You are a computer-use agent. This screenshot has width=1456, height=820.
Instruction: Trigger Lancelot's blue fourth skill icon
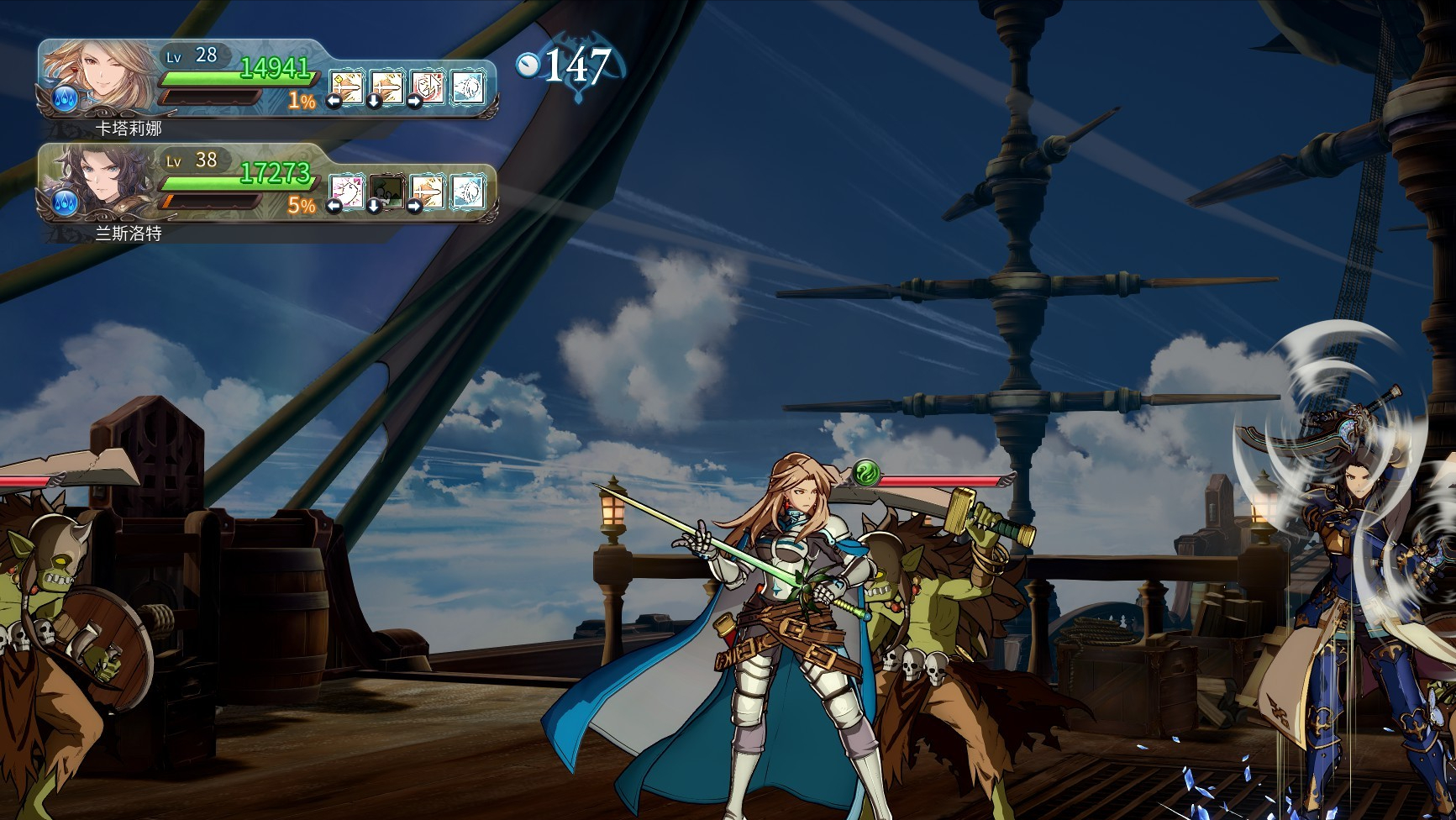point(468,192)
